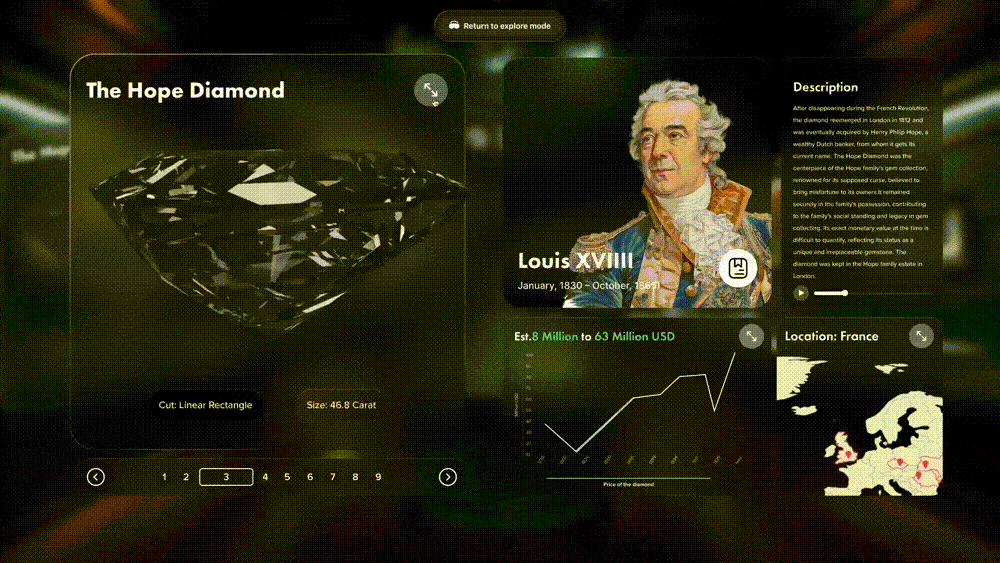Choose page 9

(x=378, y=477)
